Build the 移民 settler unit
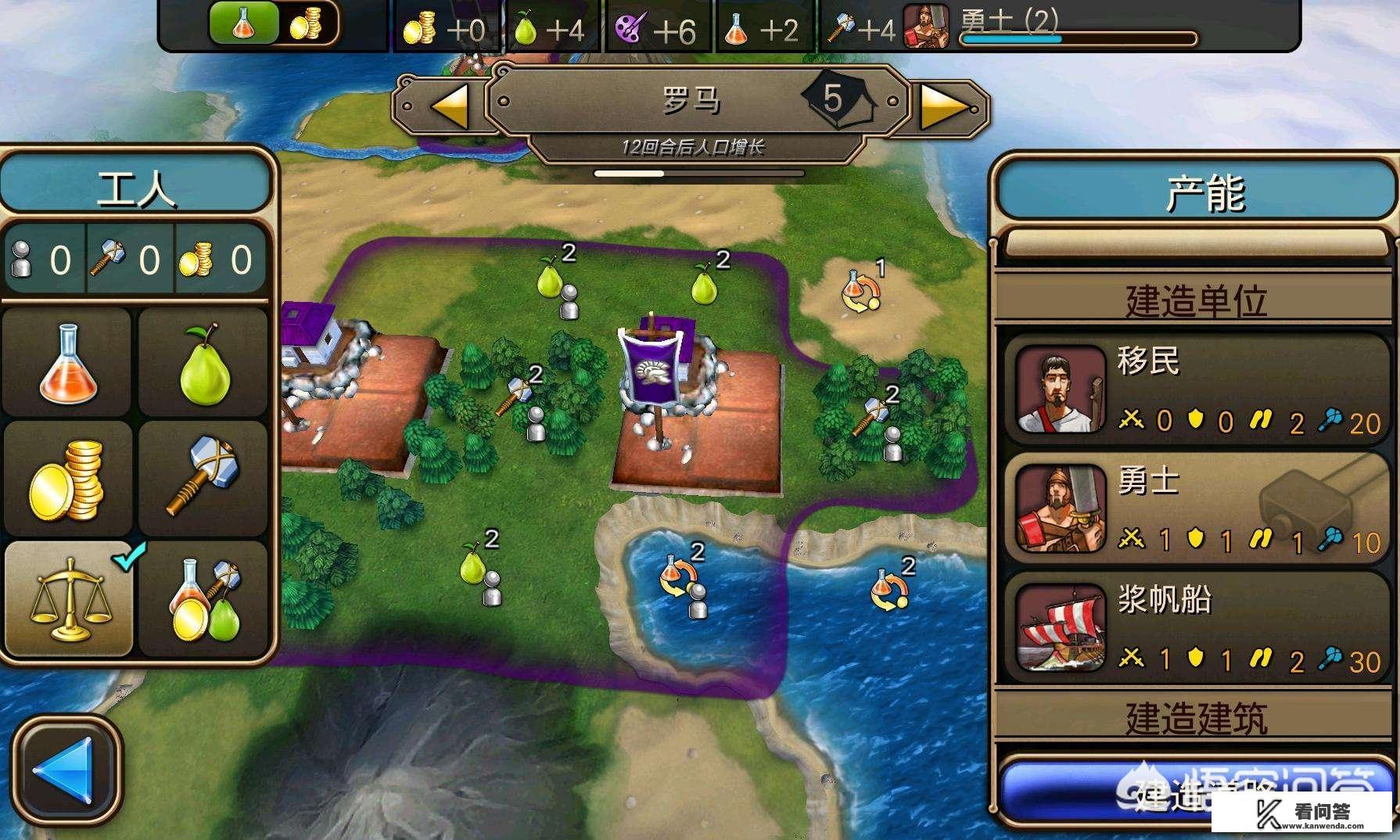 point(1195,389)
